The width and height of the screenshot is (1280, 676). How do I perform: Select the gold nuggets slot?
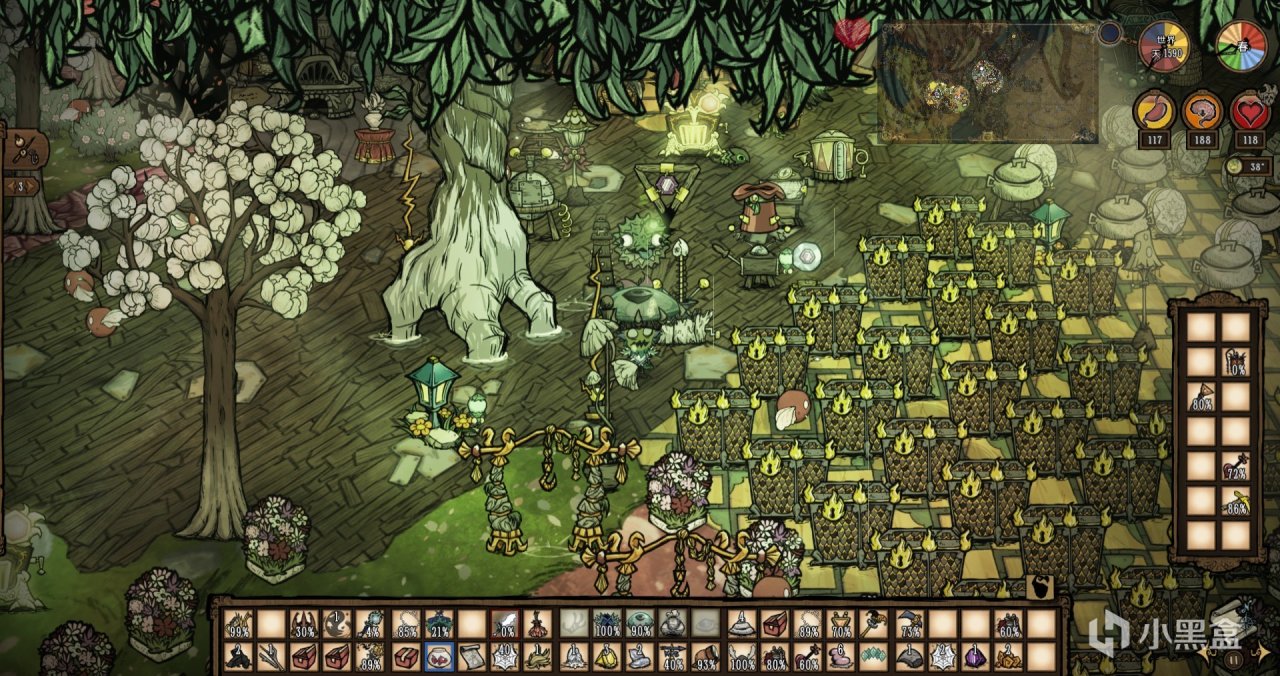point(1009,656)
